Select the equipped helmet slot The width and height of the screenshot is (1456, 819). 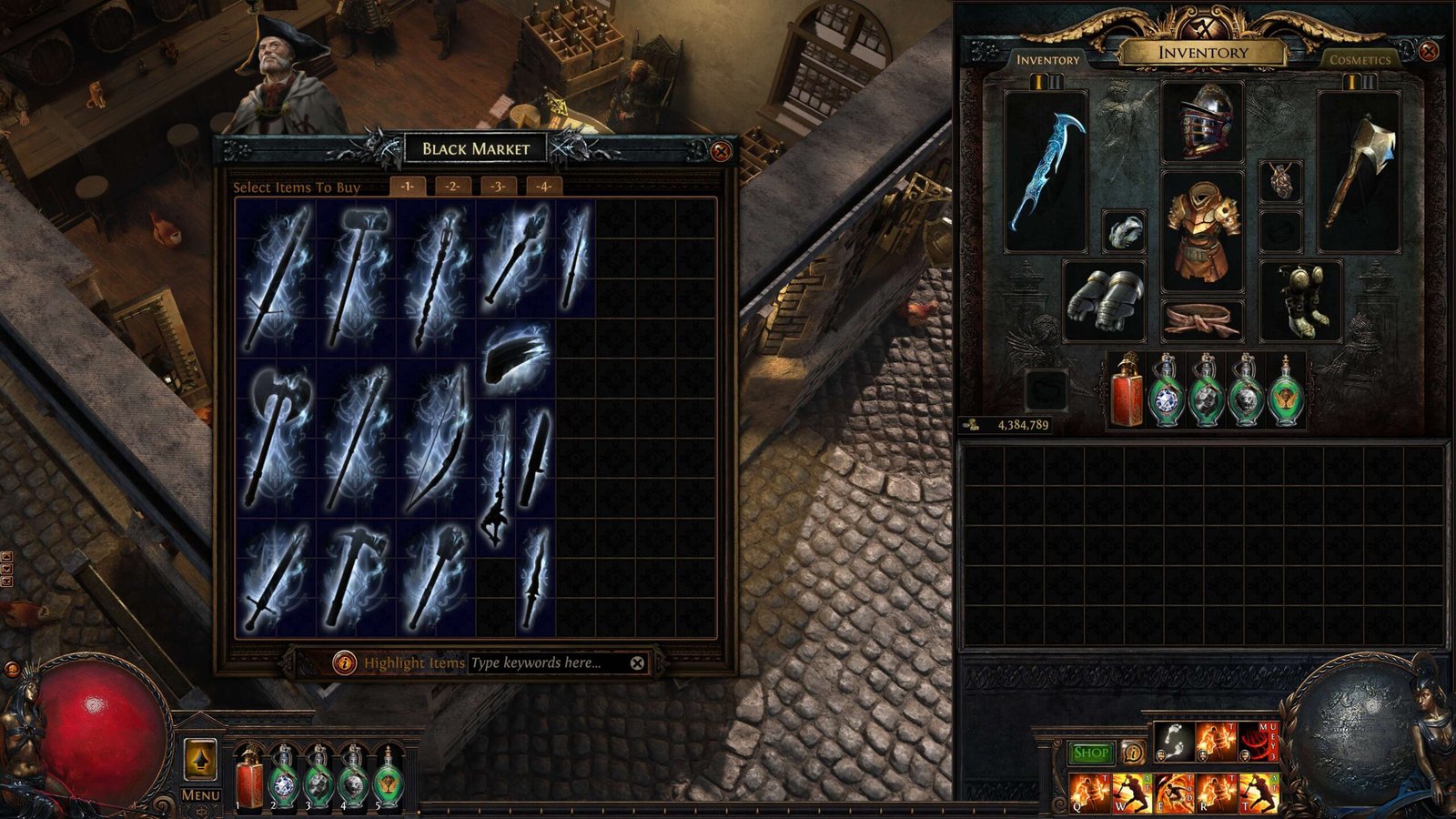click(x=1202, y=122)
